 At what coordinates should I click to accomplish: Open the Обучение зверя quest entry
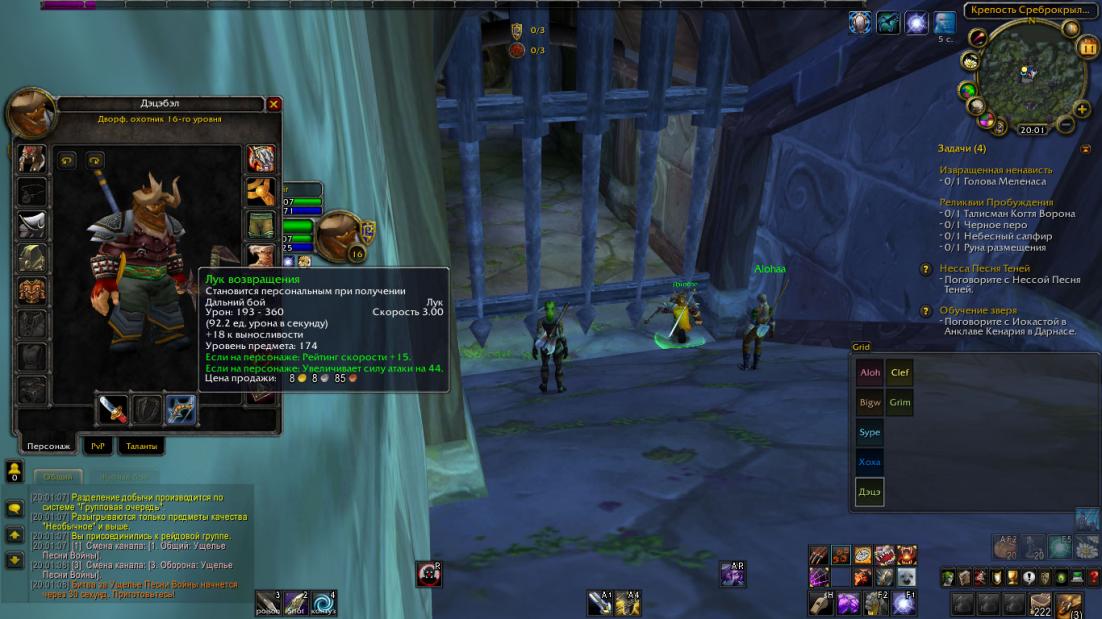pos(978,310)
